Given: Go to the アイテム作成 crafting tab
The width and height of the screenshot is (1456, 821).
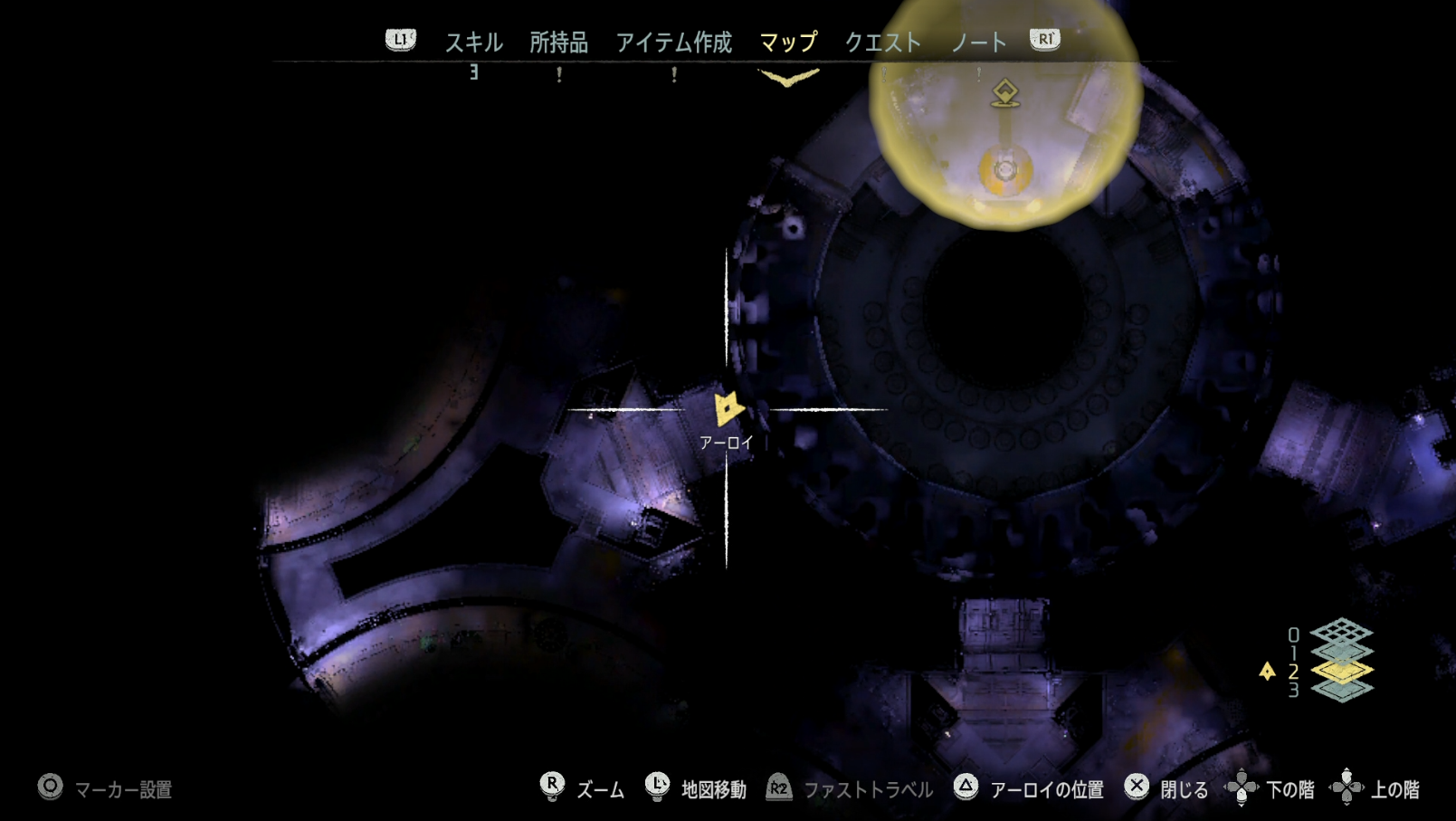Looking at the screenshot, I should 673,42.
